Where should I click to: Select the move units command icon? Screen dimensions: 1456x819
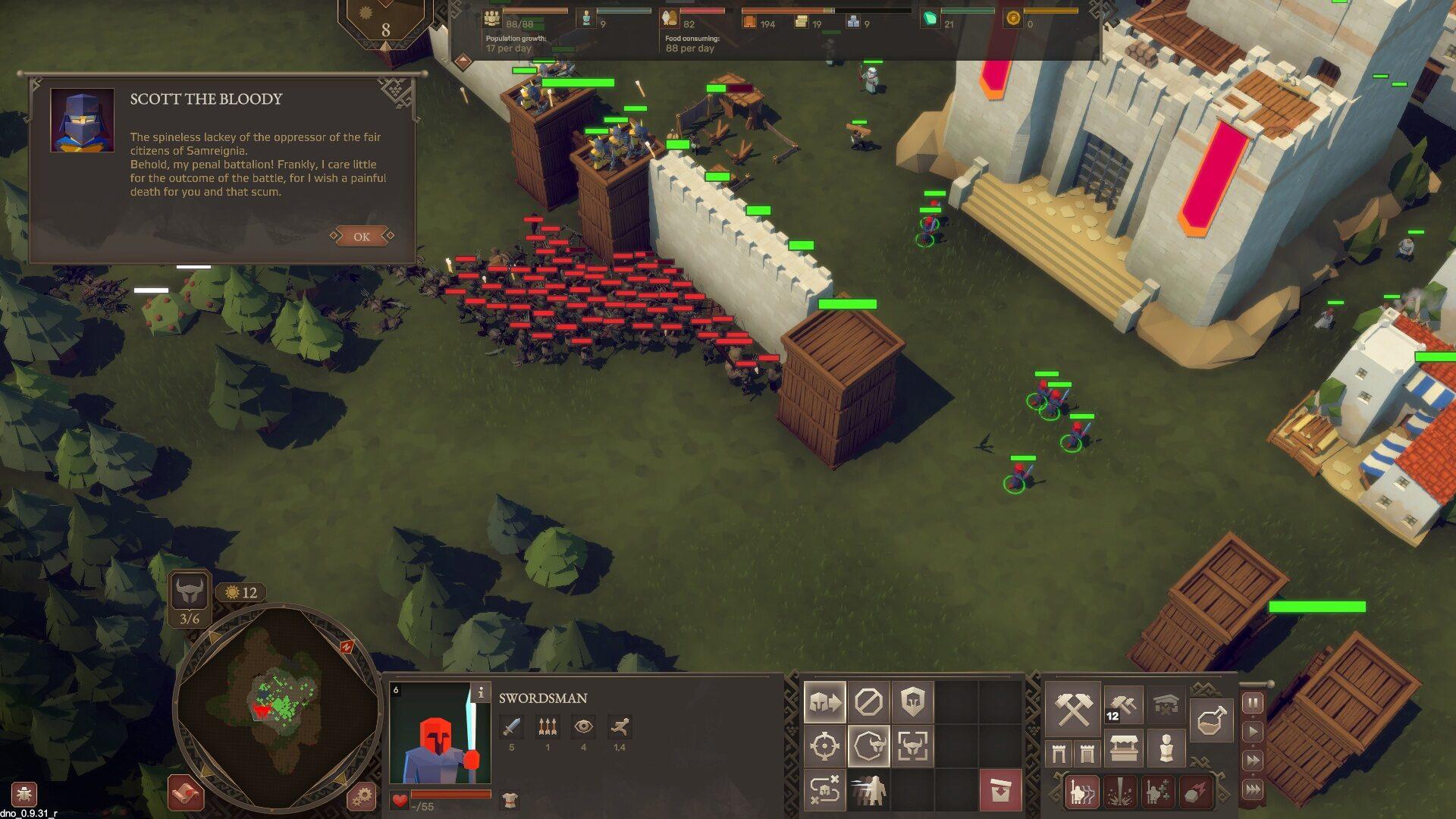[824, 703]
